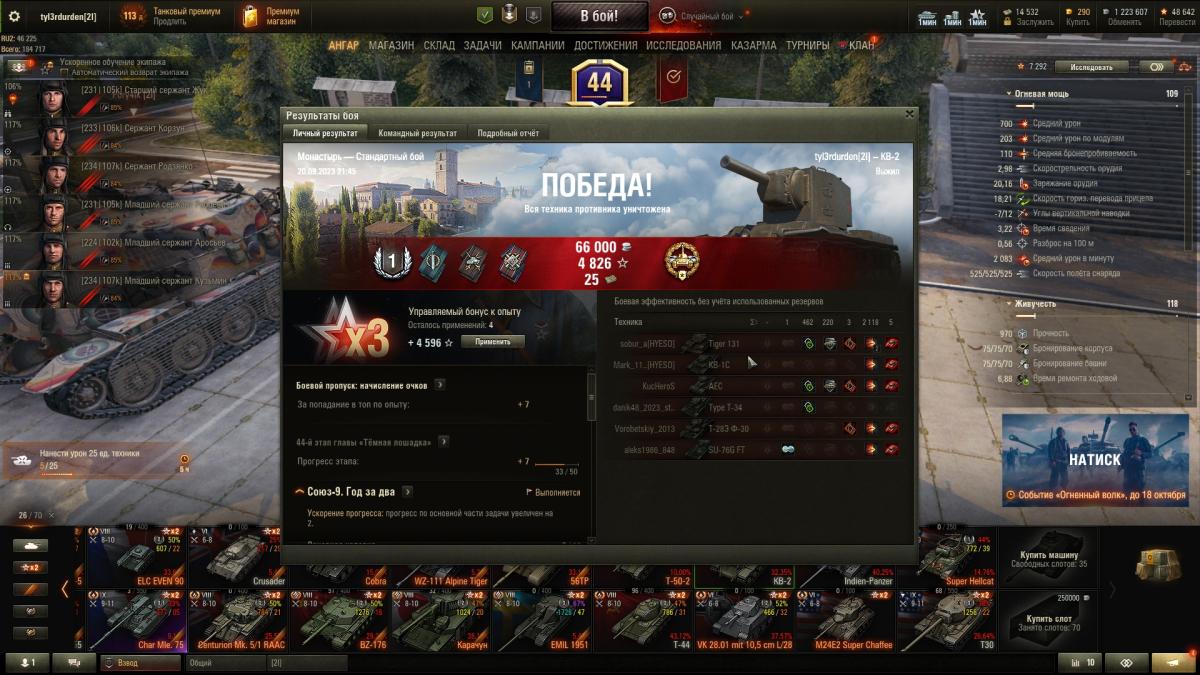Open the Достижения page
Image resolution: width=1200 pixels, height=675 pixels.
[606, 45]
